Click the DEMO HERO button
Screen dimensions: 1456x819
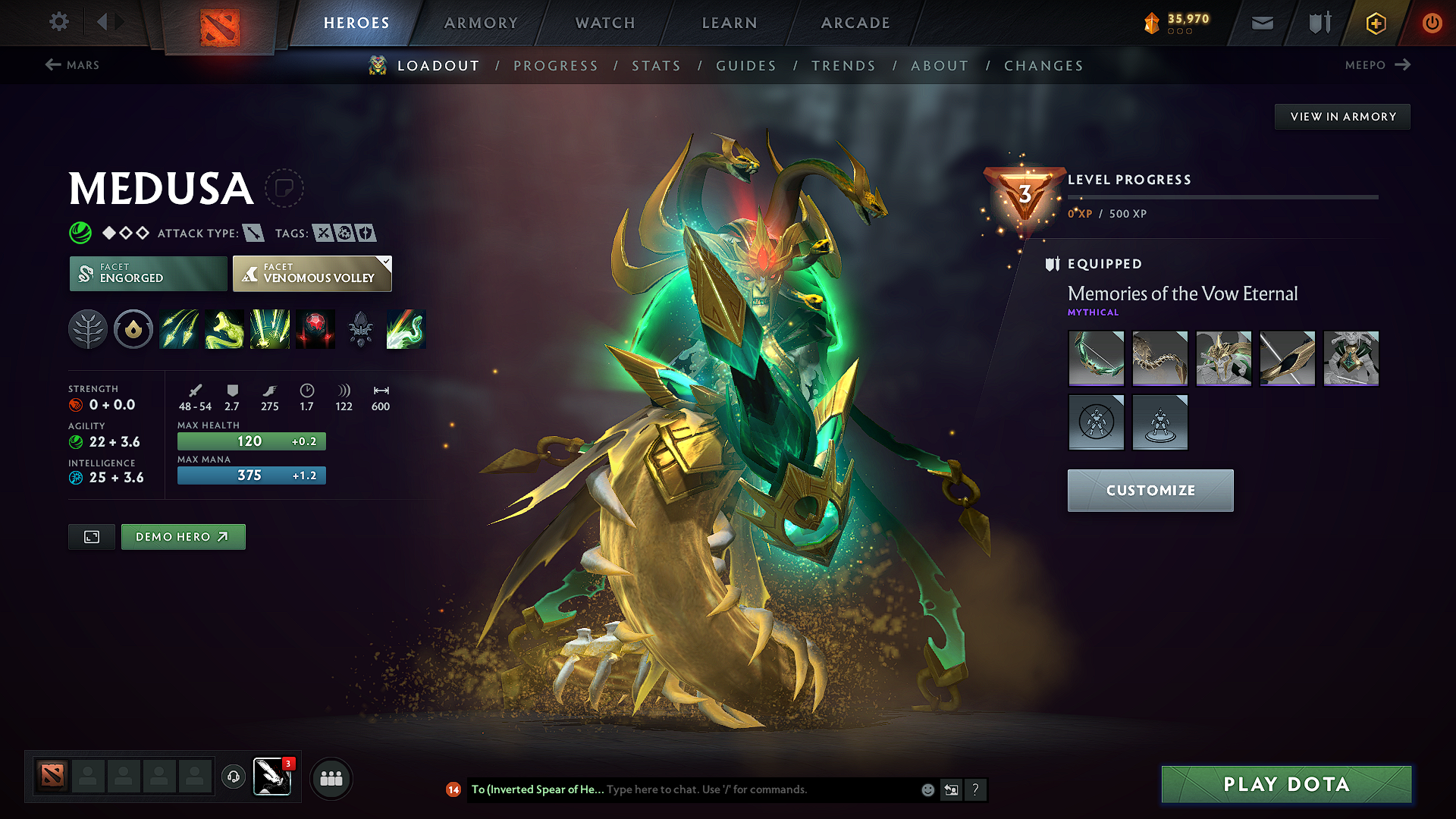(183, 536)
